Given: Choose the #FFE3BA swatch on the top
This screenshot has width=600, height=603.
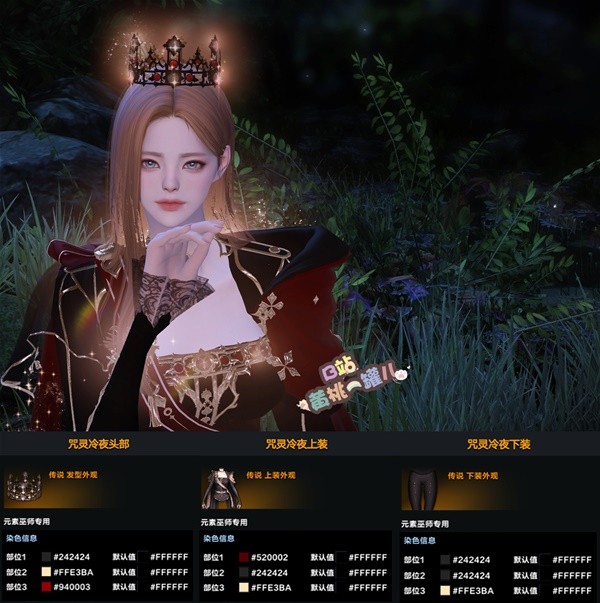Looking at the screenshot, I should click(243, 588).
